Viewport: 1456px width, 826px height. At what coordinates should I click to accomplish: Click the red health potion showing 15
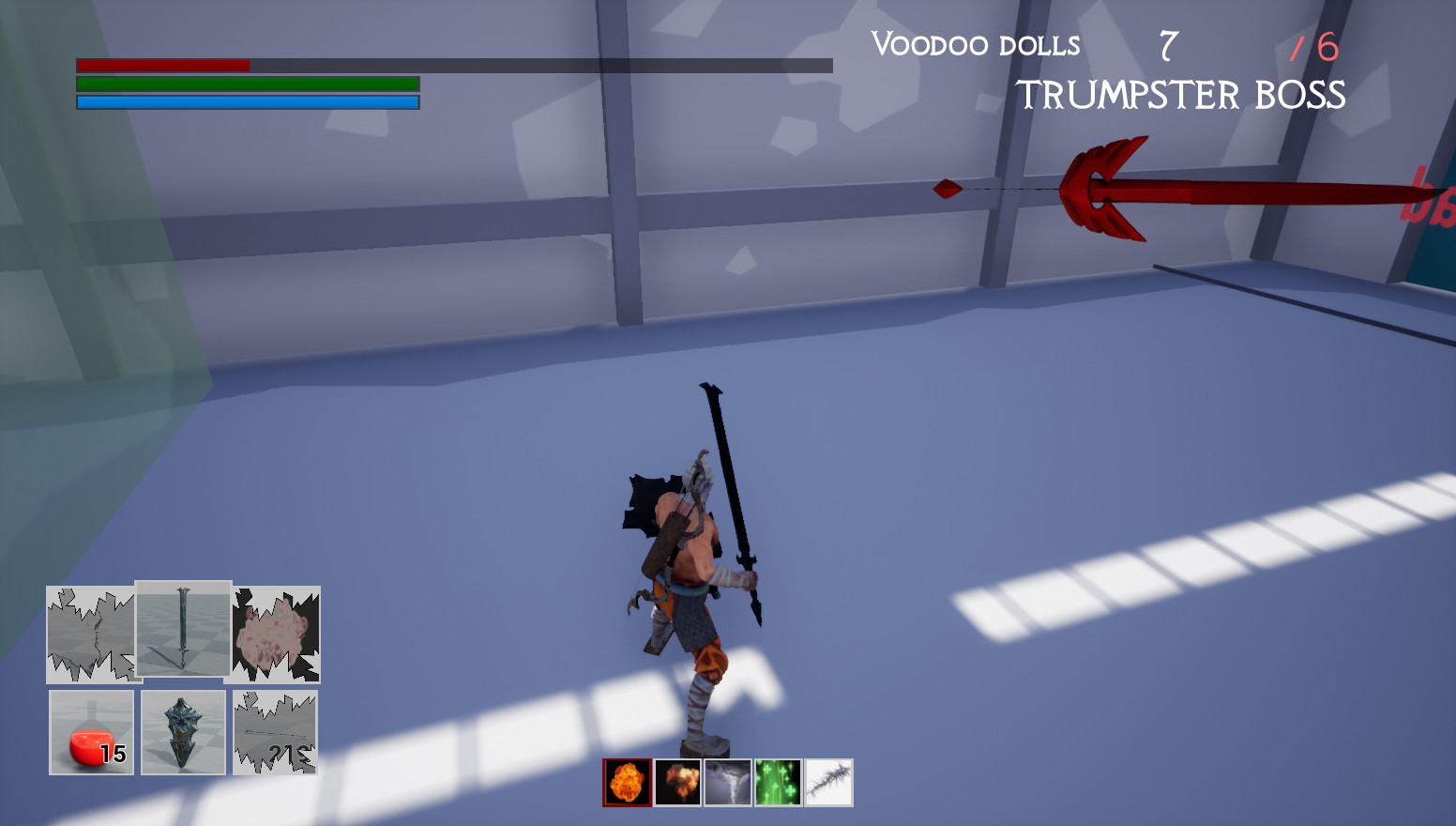coord(91,732)
